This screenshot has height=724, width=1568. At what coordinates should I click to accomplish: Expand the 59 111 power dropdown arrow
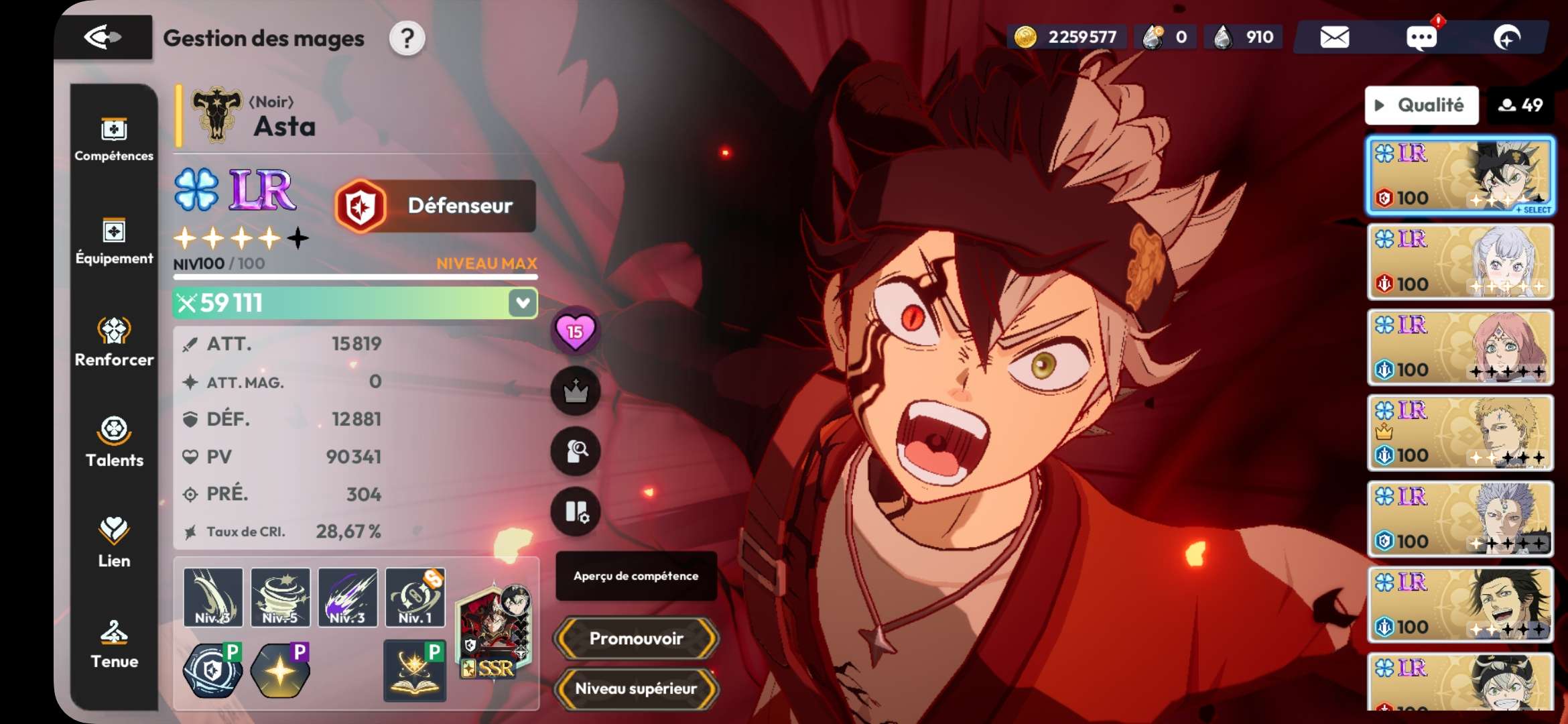523,303
